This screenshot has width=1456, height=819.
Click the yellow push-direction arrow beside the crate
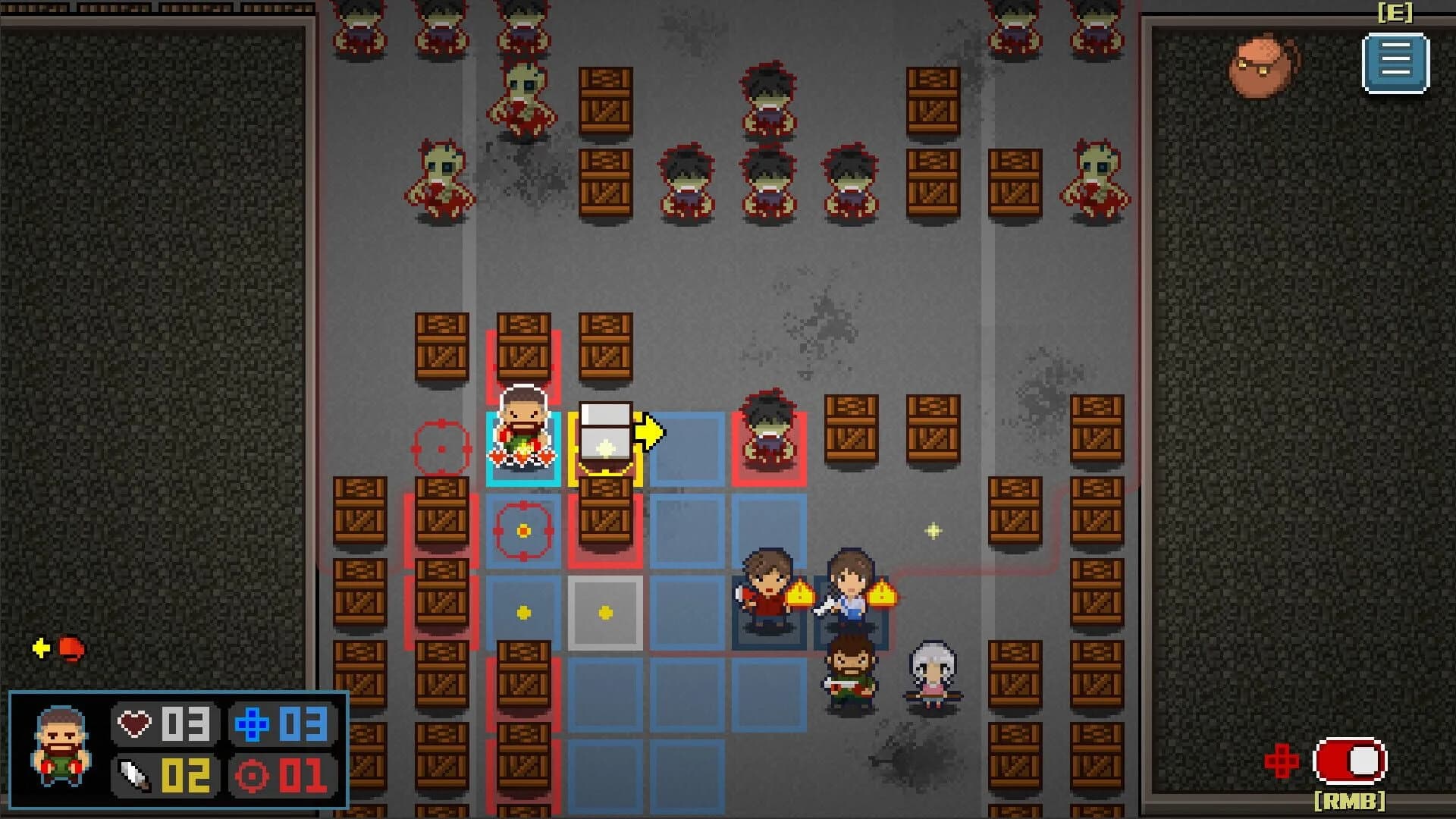[x=650, y=431]
